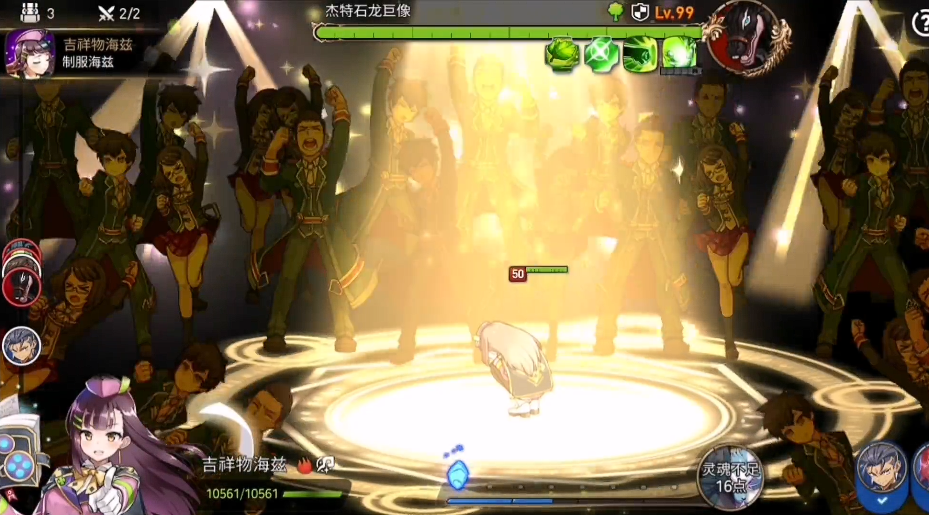Activate the soul skill showing 灵魂不足 16点
This screenshot has width=929, height=515.
tap(730, 476)
